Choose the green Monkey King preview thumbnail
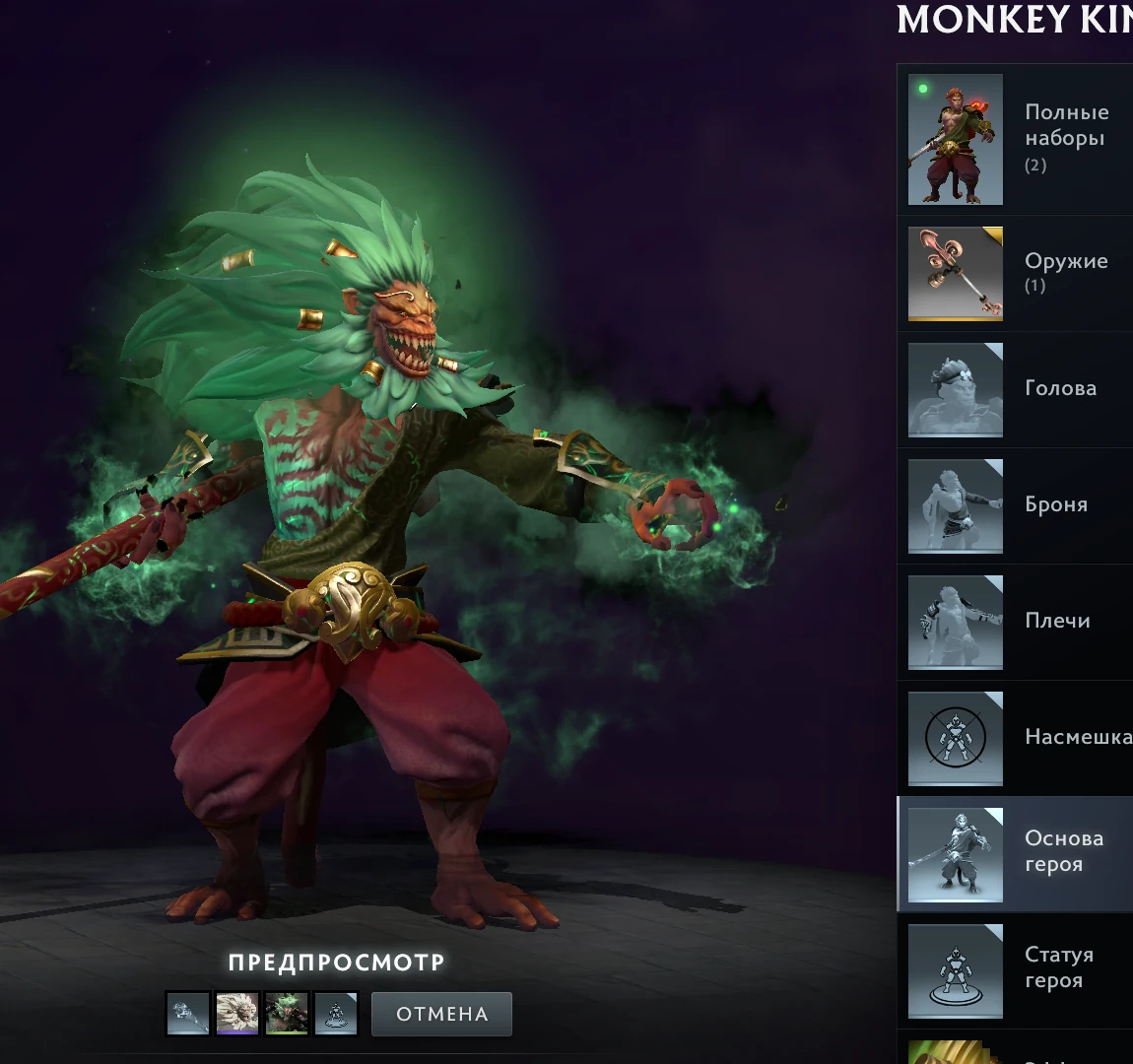The width and height of the screenshot is (1133, 1064). pyautogui.click(x=287, y=1014)
